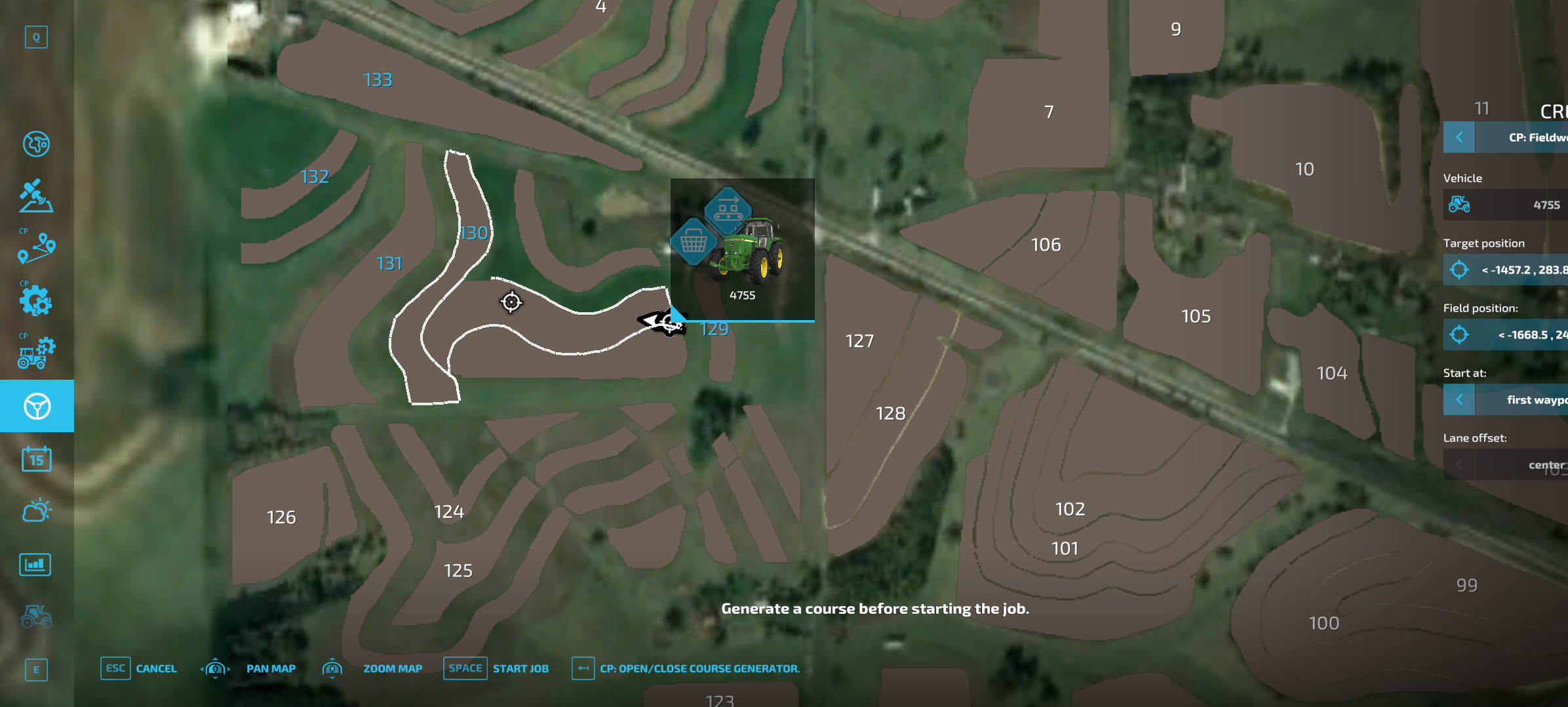1568x707 pixels.
Task: Open the calendar showing day 15
Action: pyautogui.click(x=37, y=459)
